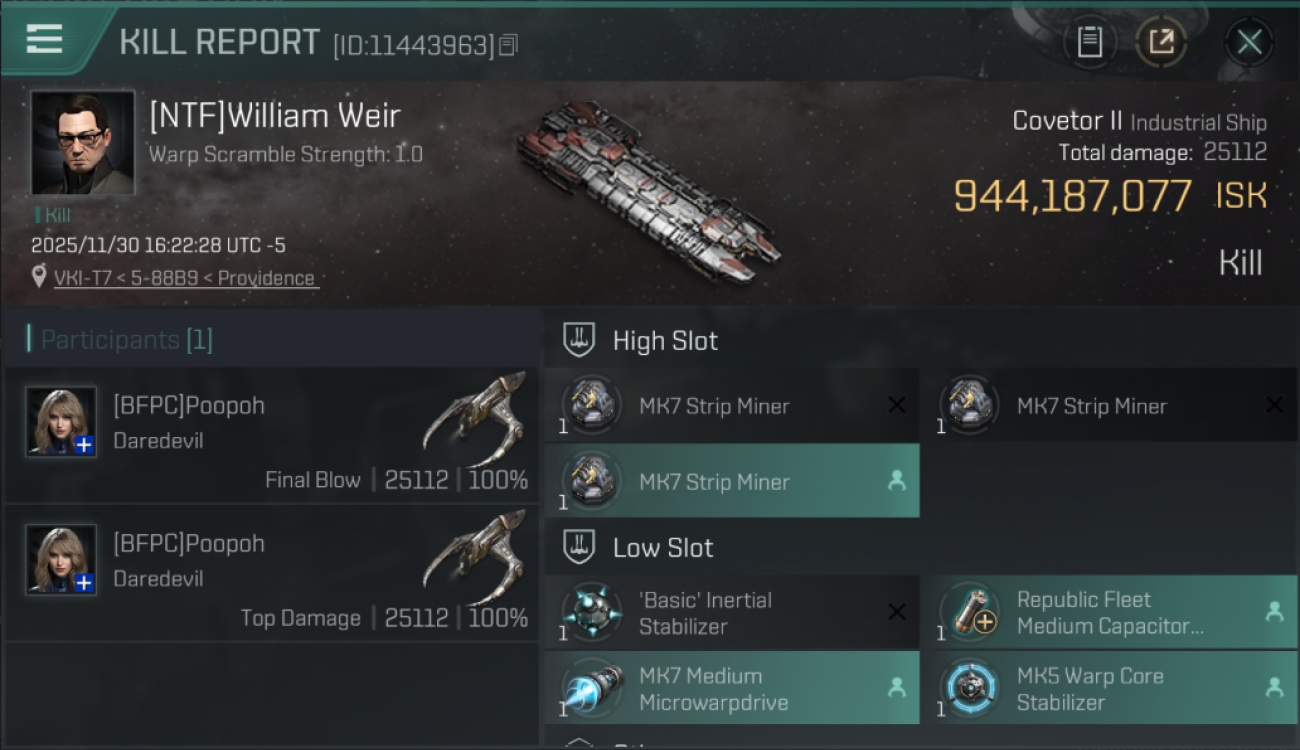The image size is (1300, 750).
Task: Open the hamburger navigation menu
Action: [42, 39]
